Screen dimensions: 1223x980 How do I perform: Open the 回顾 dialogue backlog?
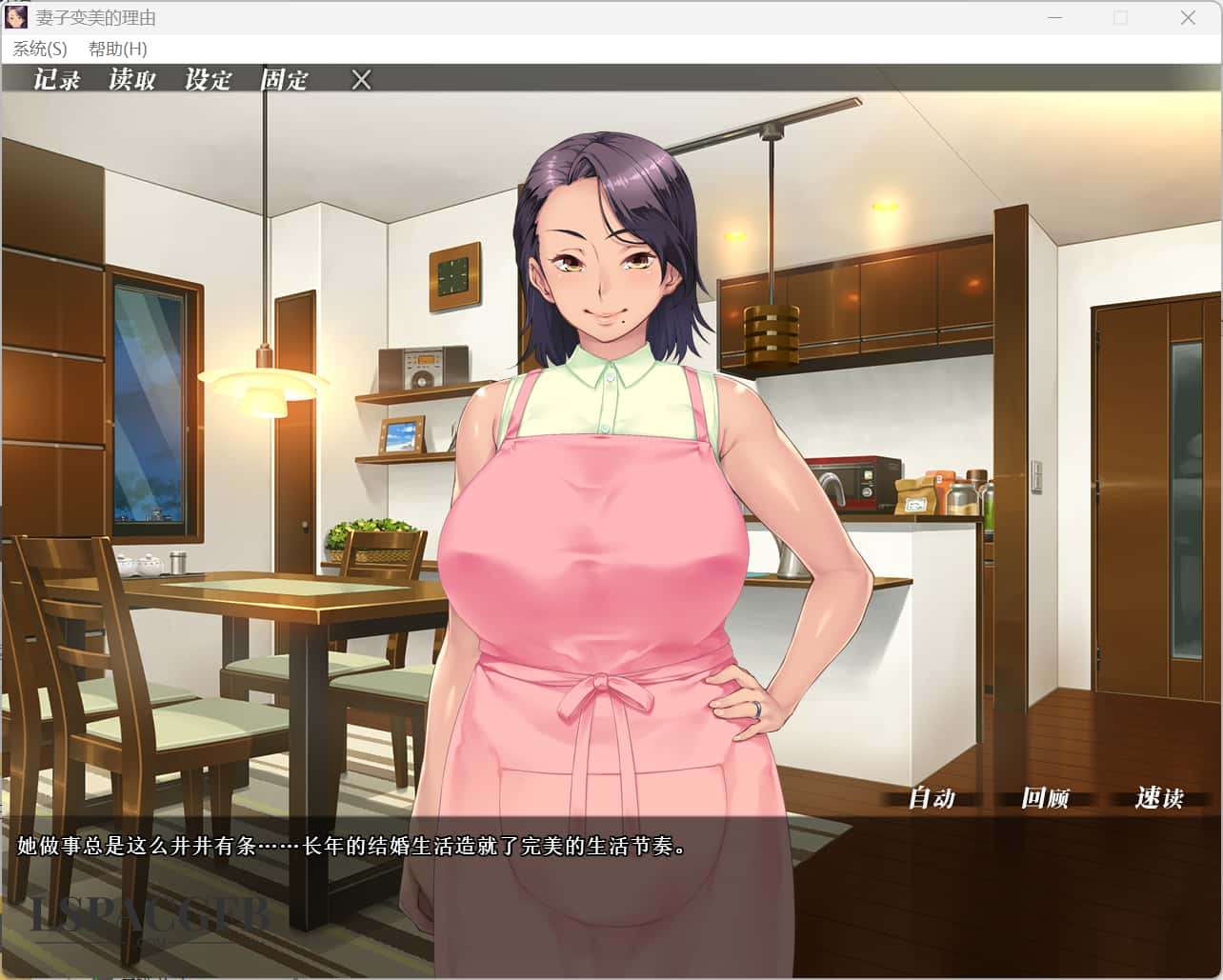[1045, 798]
